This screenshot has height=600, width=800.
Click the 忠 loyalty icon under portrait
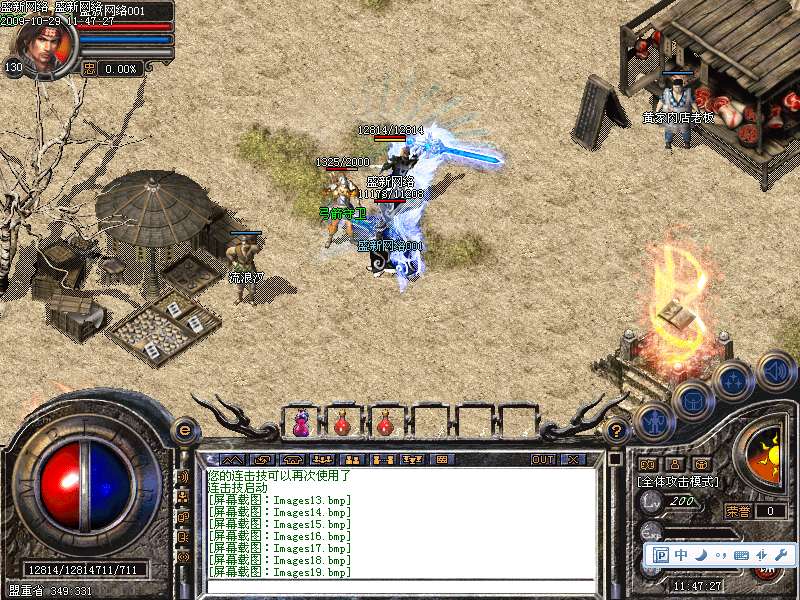point(89,68)
